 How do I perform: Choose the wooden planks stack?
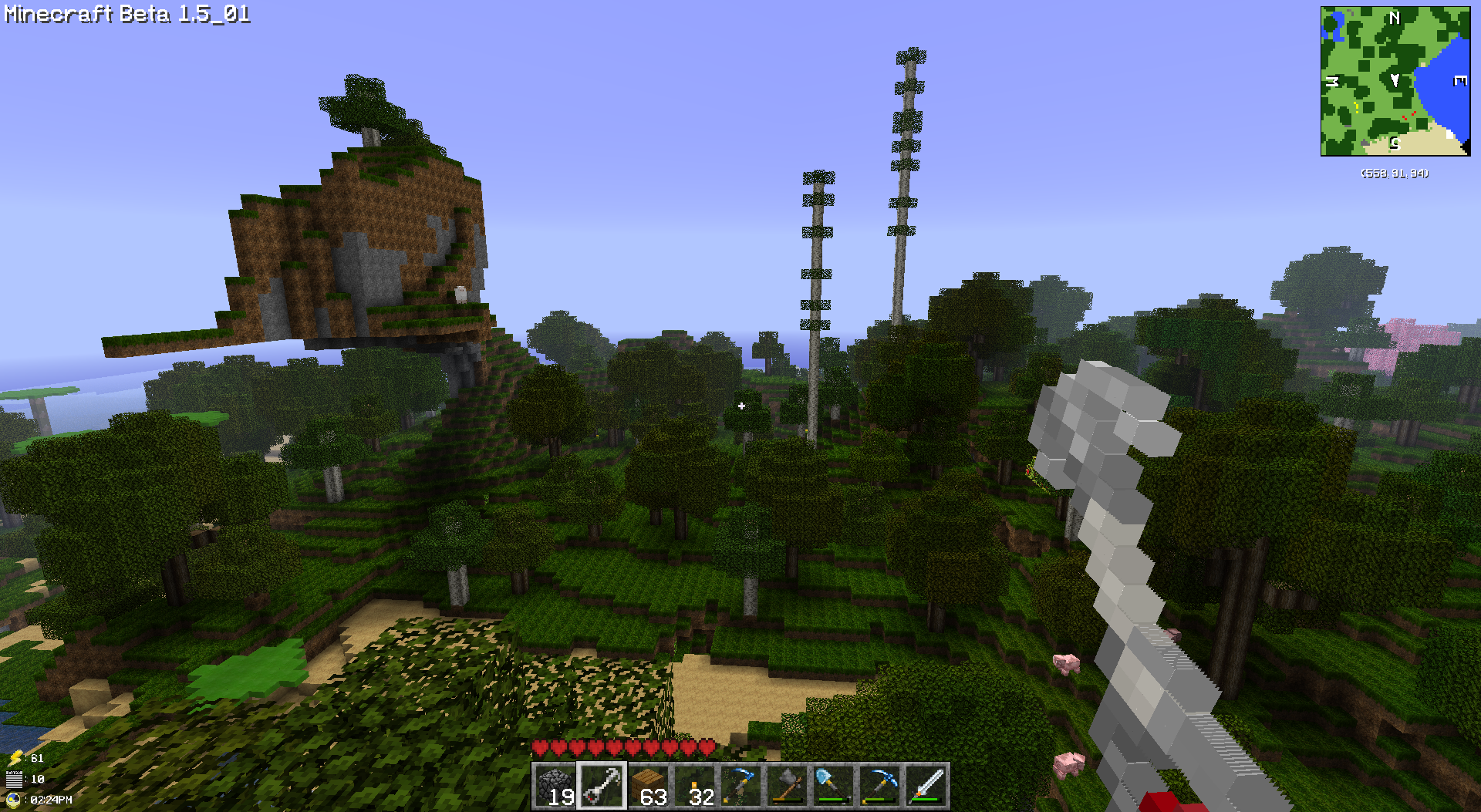click(649, 786)
